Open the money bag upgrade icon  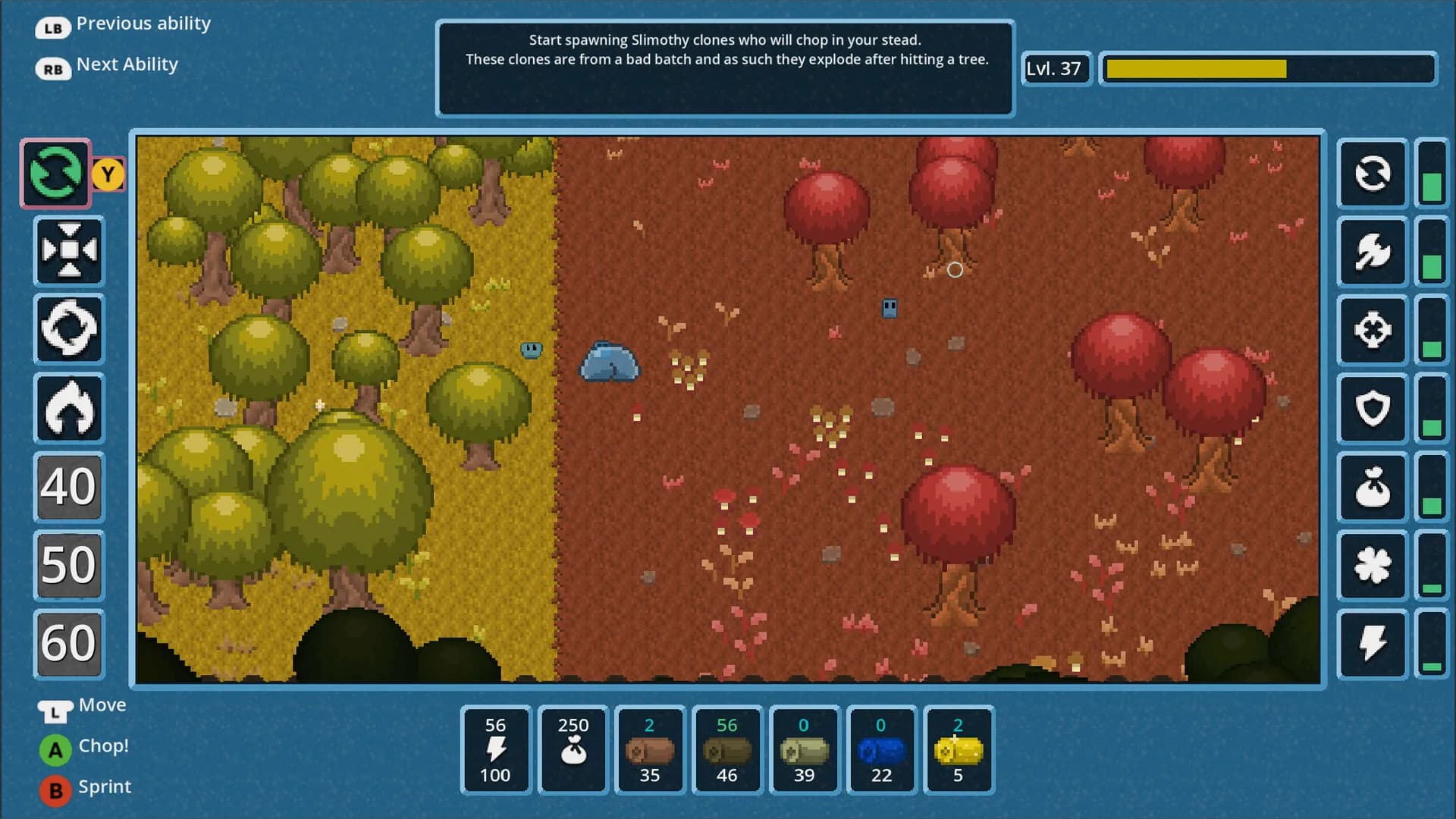pyautogui.click(x=1373, y=487)
